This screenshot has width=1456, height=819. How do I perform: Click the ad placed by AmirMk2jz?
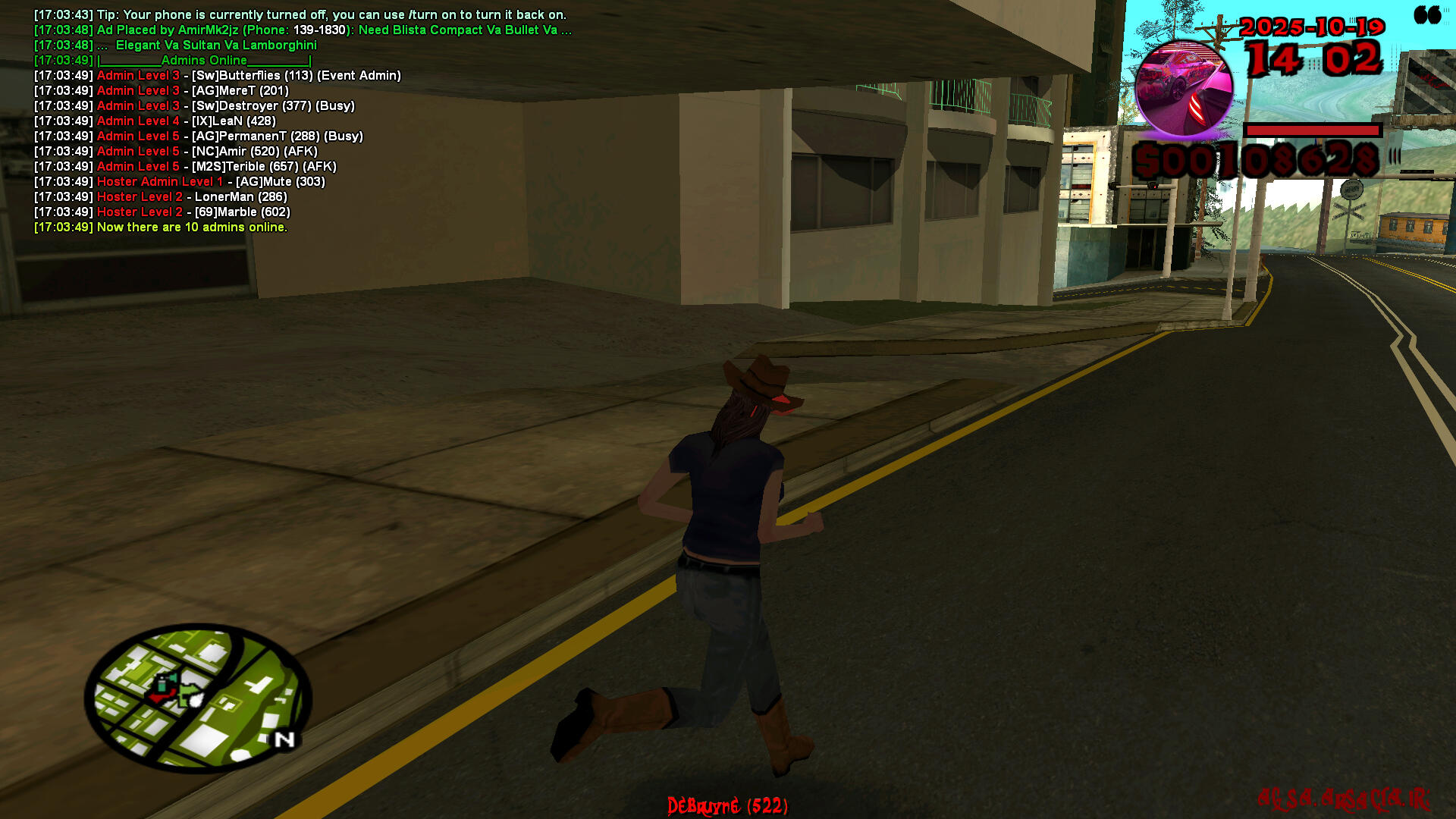point(303,30)
